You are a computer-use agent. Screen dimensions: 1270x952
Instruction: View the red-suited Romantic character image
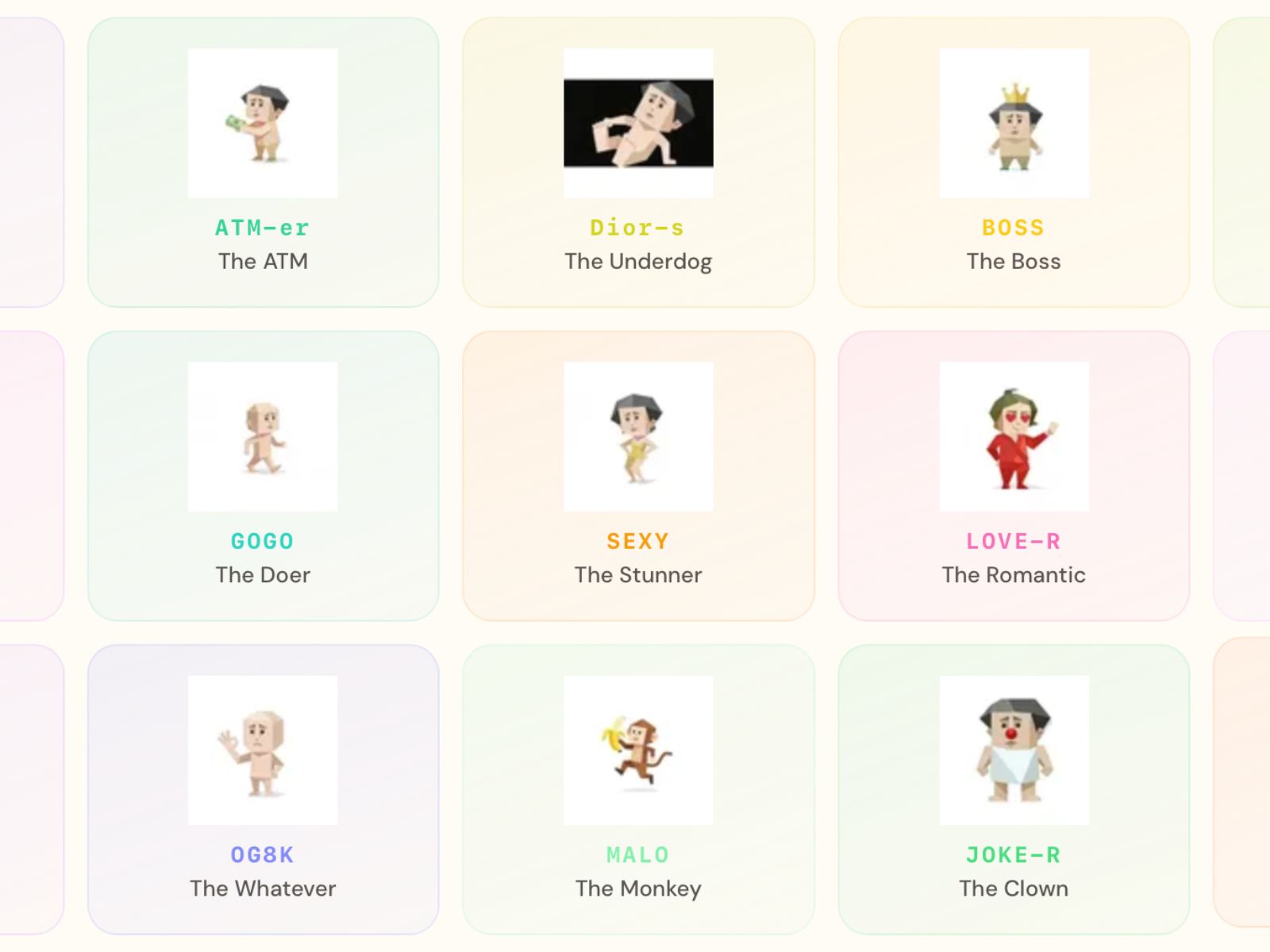tap(1014, 437)
